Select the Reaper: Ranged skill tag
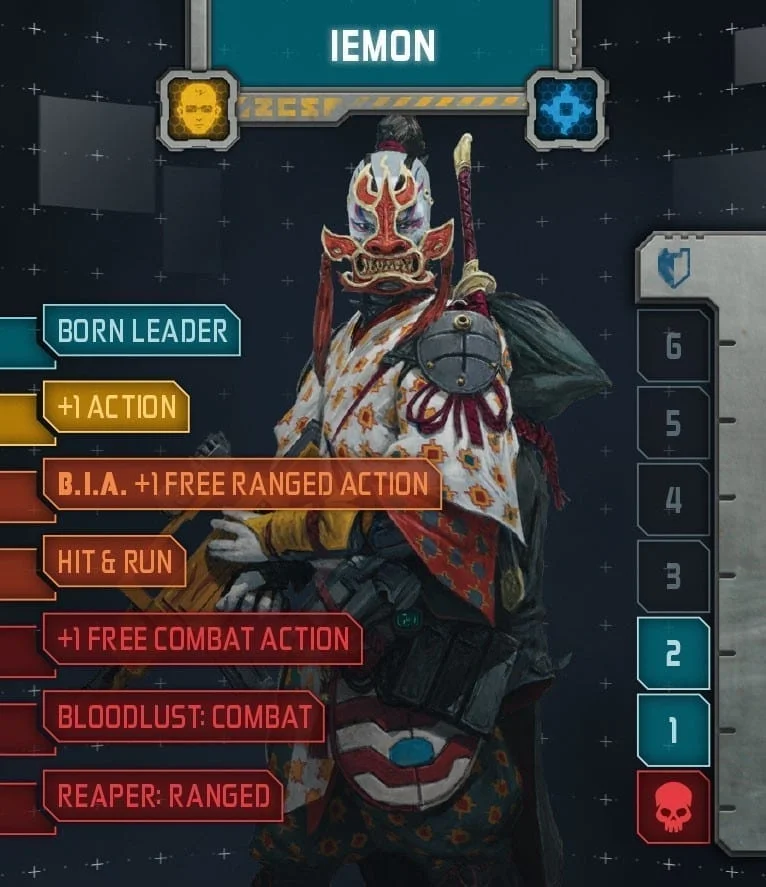Screen dimensions: 766x887 point(164,796)
